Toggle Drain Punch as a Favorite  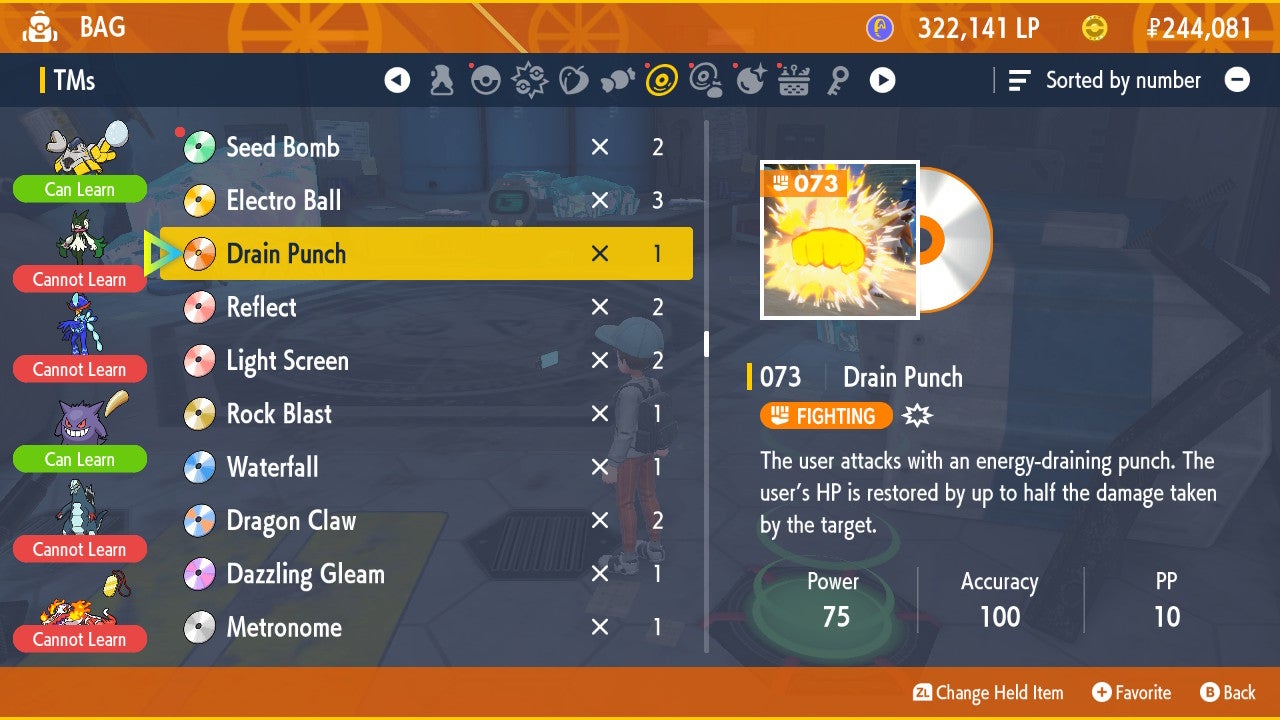[x=1131, y=692]
